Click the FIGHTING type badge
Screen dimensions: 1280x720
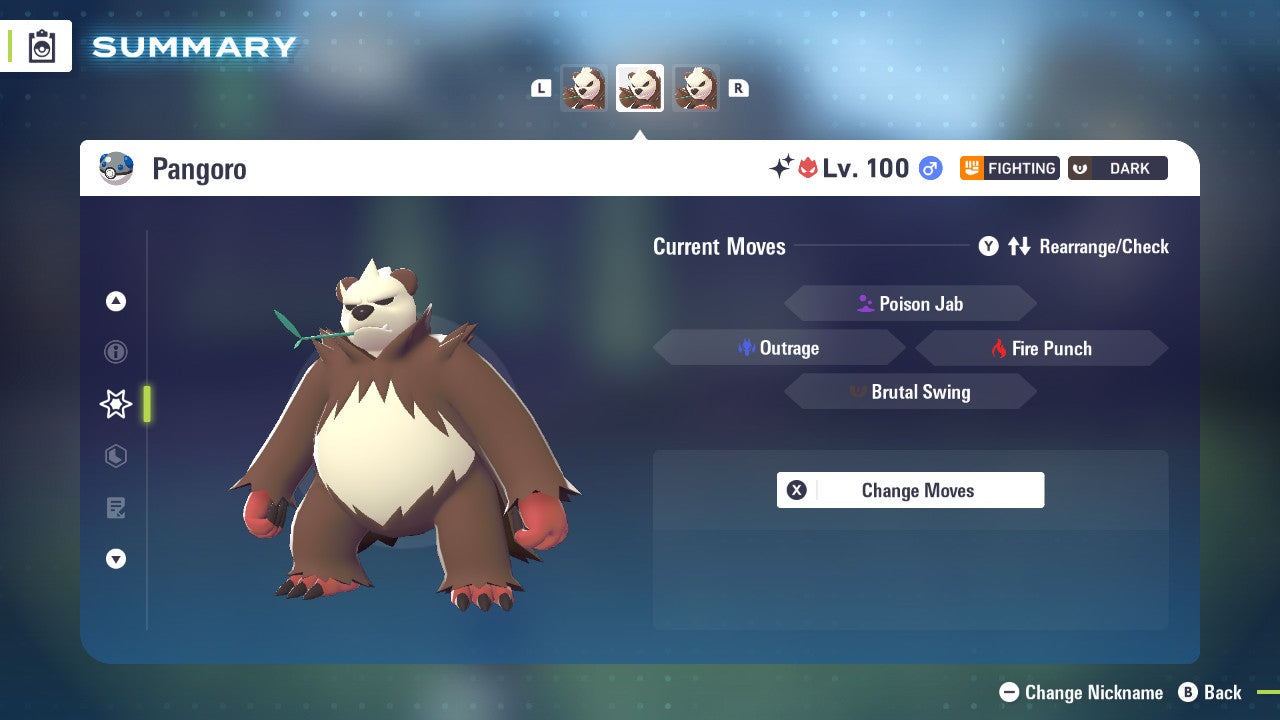point(1009,168)
